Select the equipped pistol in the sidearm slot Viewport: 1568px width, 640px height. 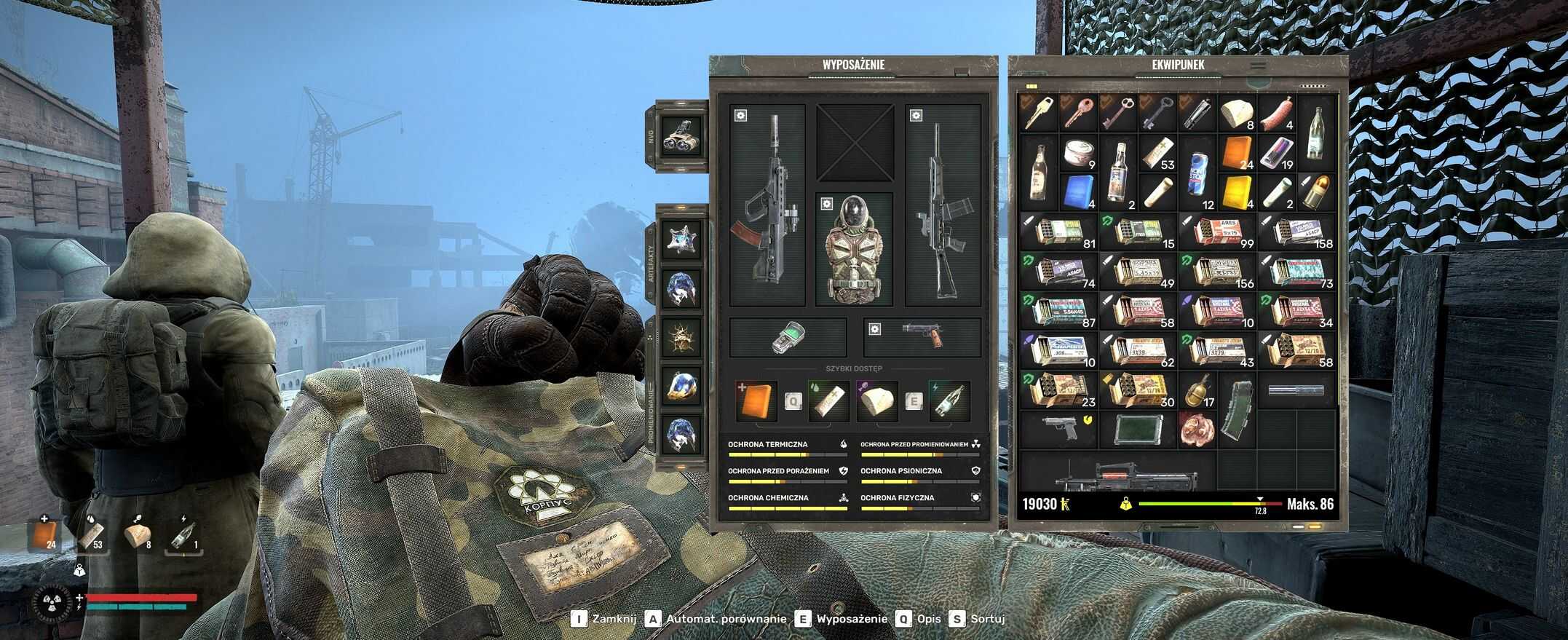922,336
